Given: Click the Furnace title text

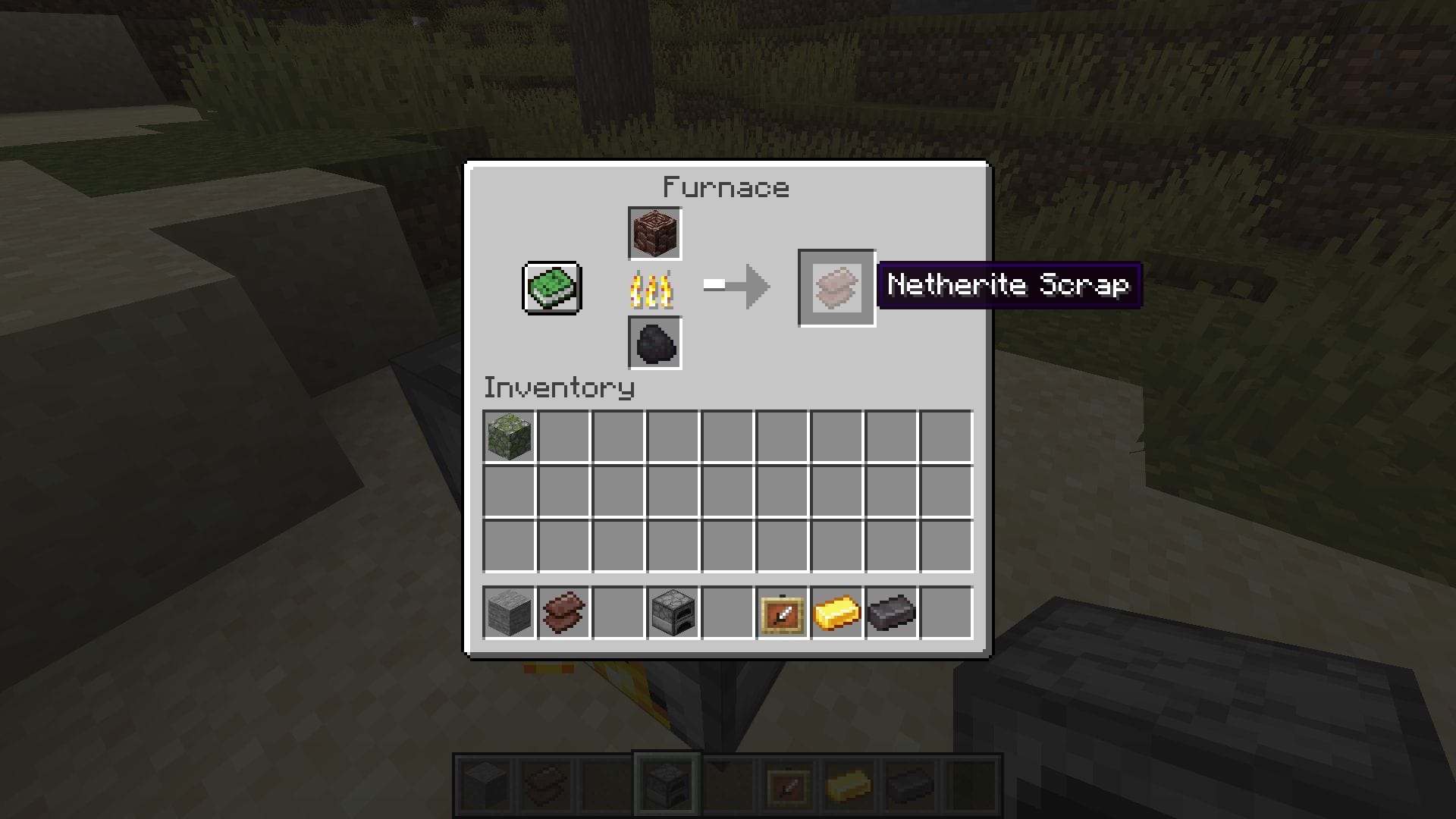Looking at the screenshot, I should [726, 187].
